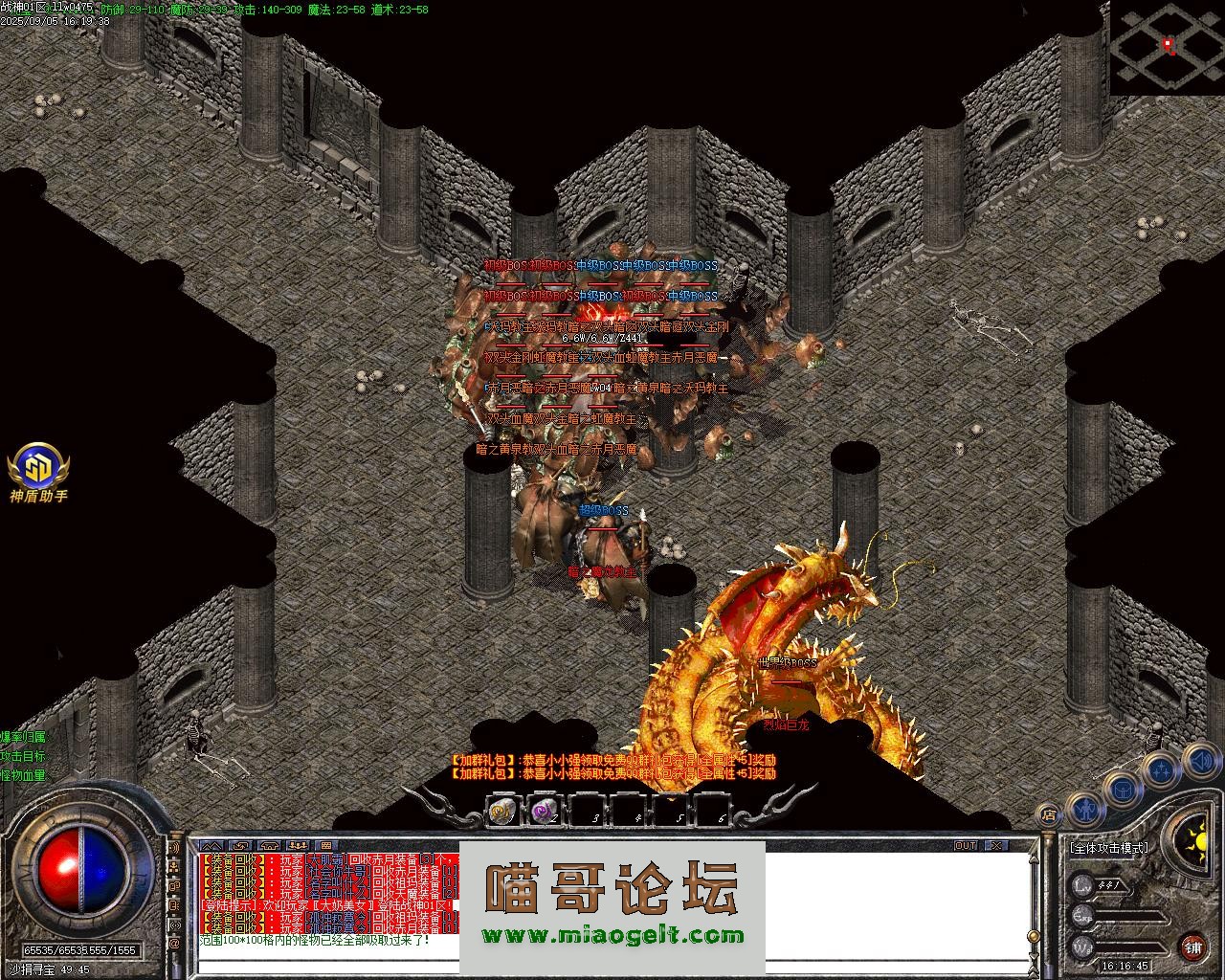The width and height of the screenshot is (1225, 980).
Task: Select the 攻击目标 option on the left
Action: [x=23, y=756]
